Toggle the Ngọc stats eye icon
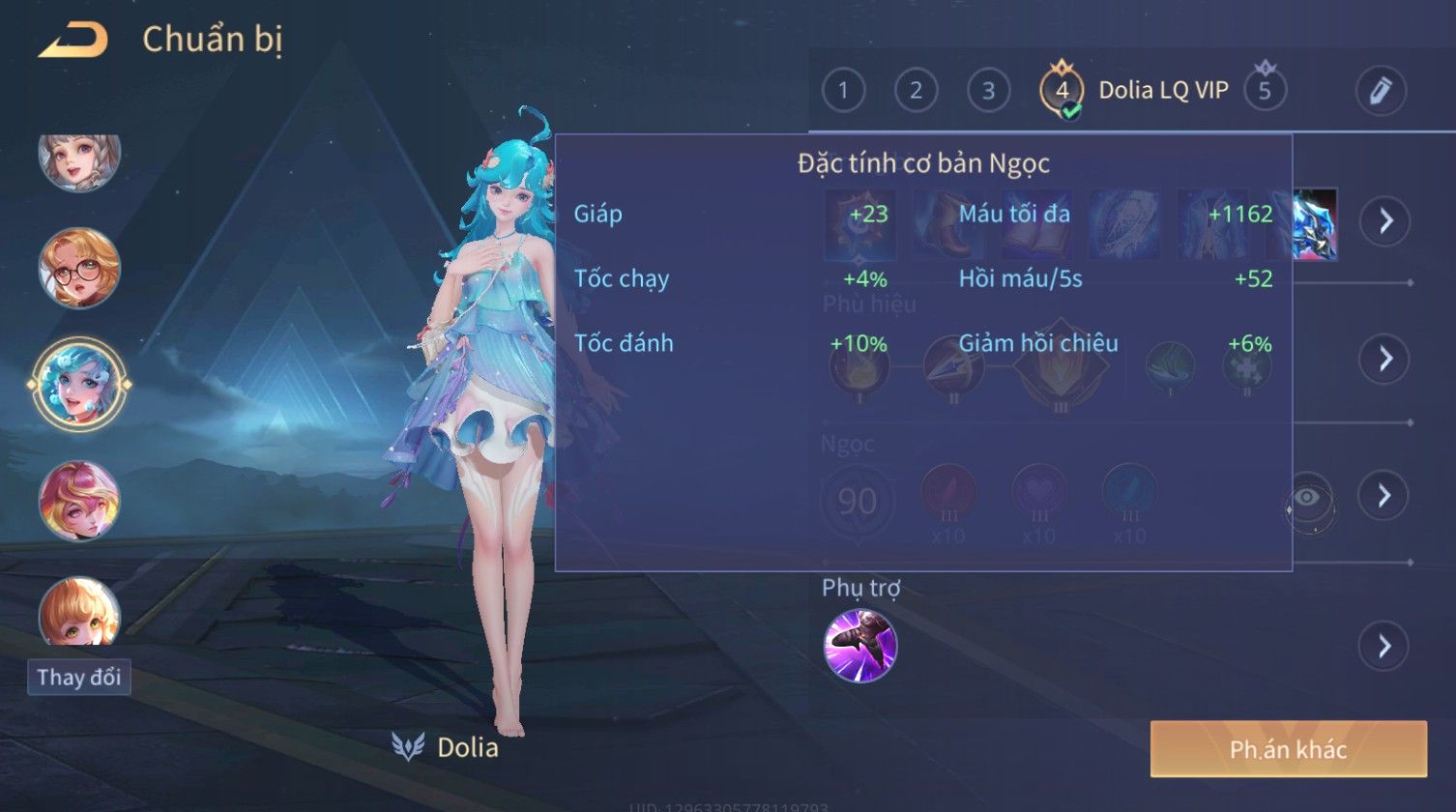The image size is (1456, 812). pyautogui.click(x=1309, y=499)
